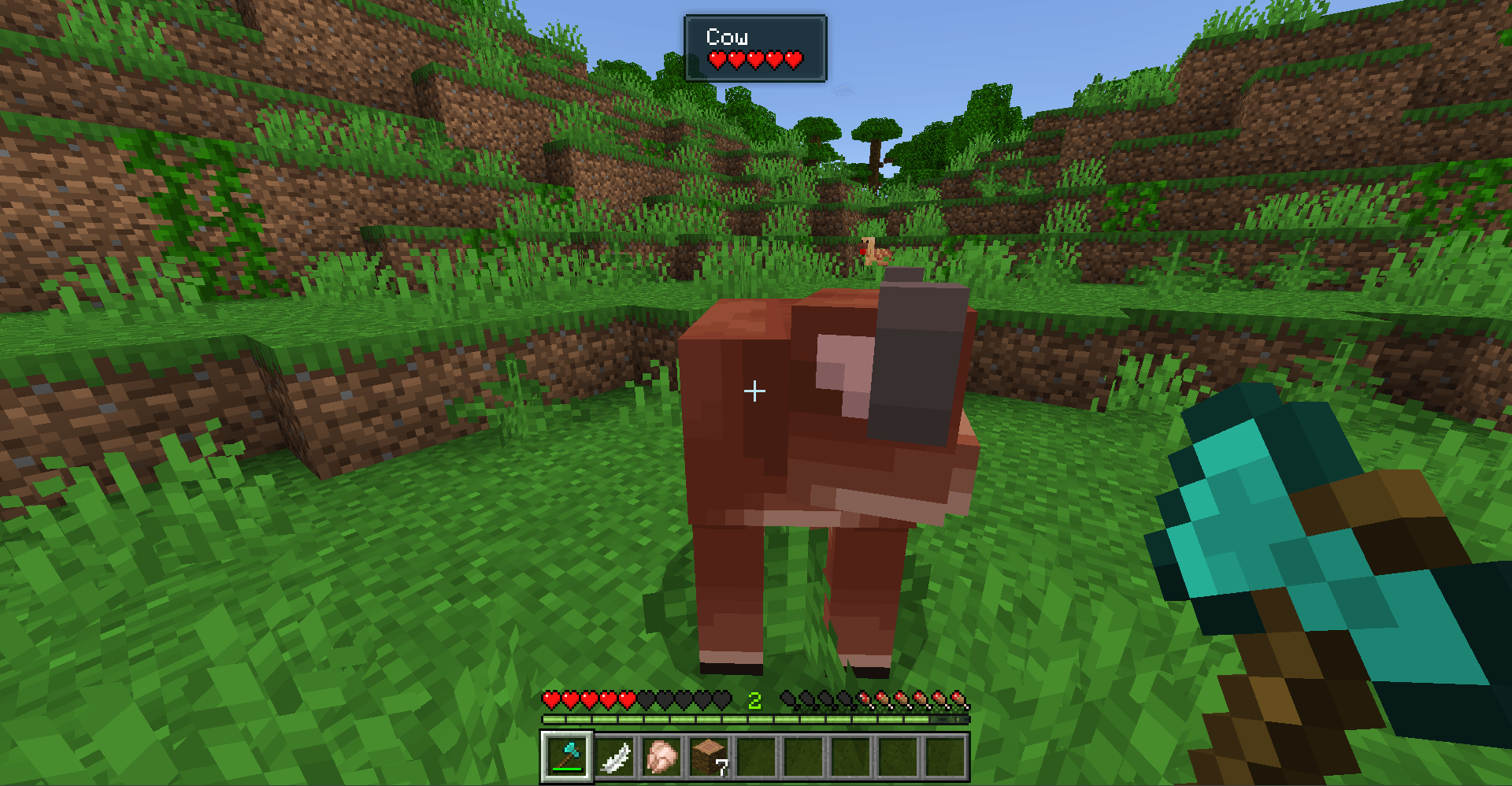Select the dark oak planks stack

tap(709, 754)
